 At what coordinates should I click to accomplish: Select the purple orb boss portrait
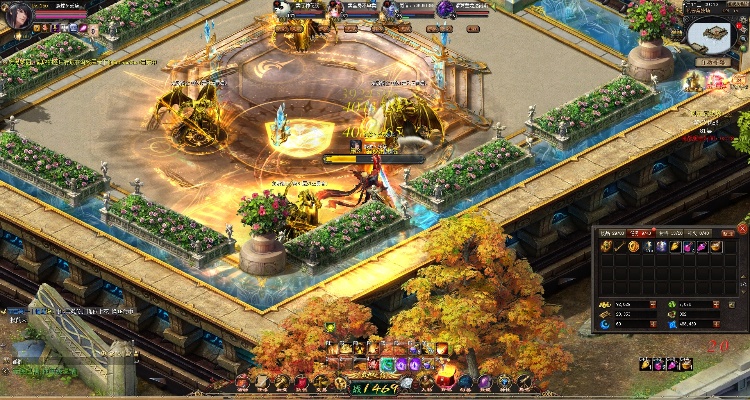point(445,9)
